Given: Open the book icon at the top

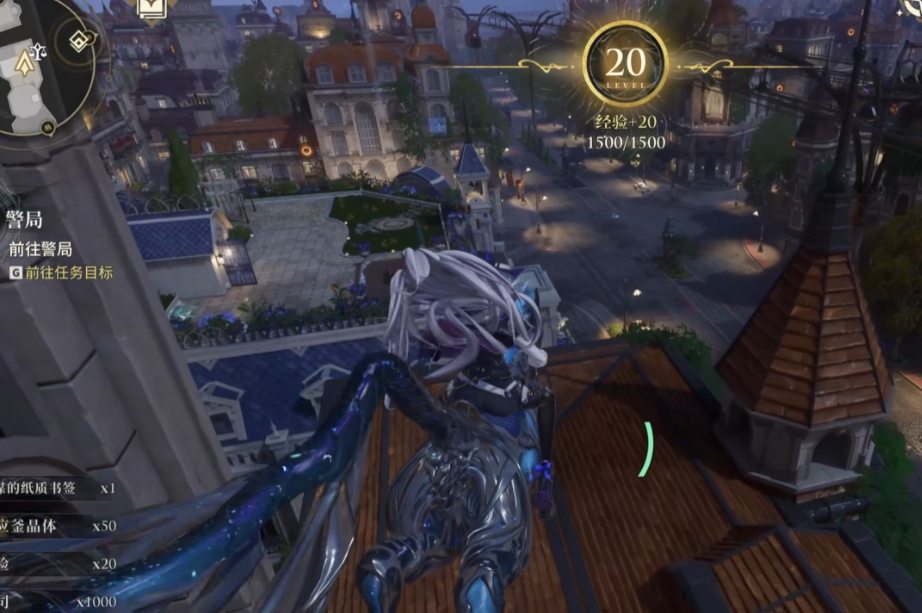Looking at the screenshot, I should tap(152, 8).
